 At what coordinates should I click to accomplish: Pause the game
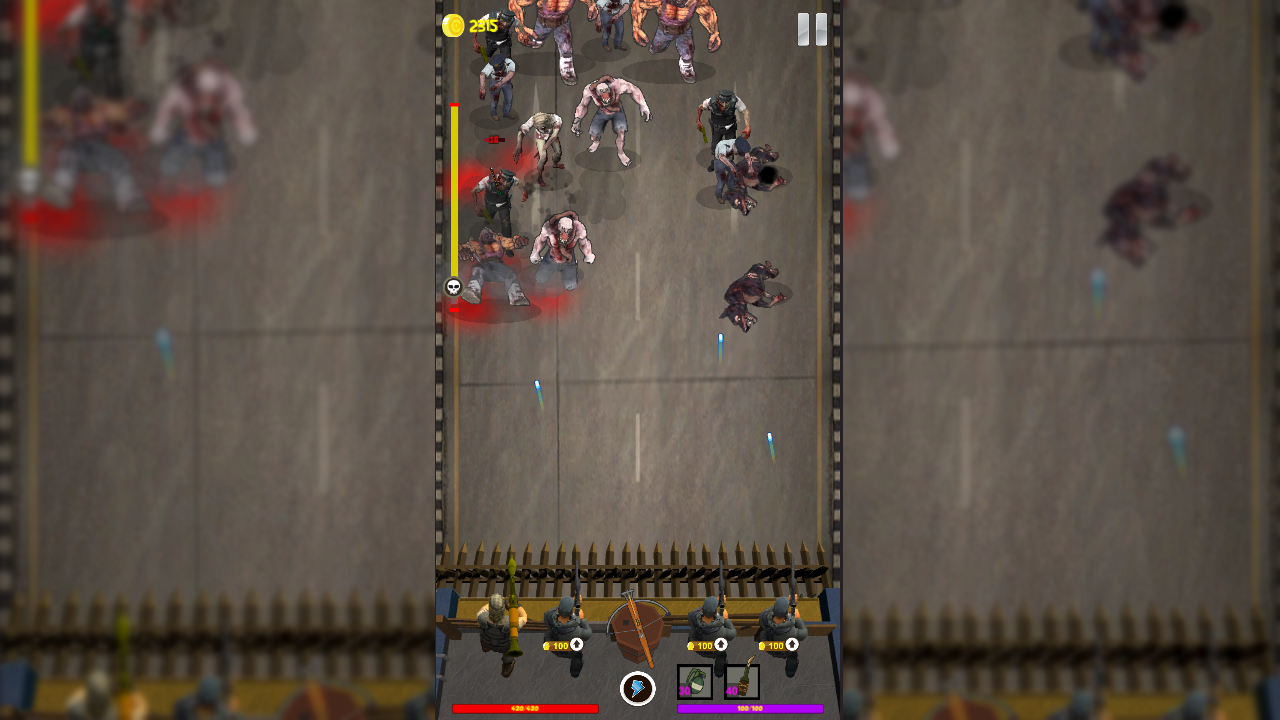(810, 30)
